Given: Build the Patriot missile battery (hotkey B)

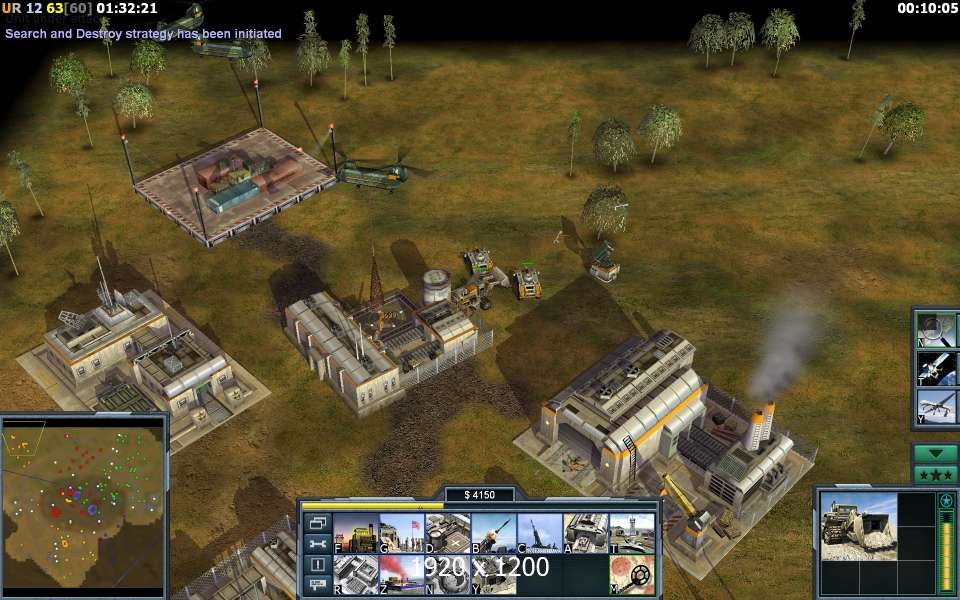Looking at the screenshot, I should click(493, 533).
